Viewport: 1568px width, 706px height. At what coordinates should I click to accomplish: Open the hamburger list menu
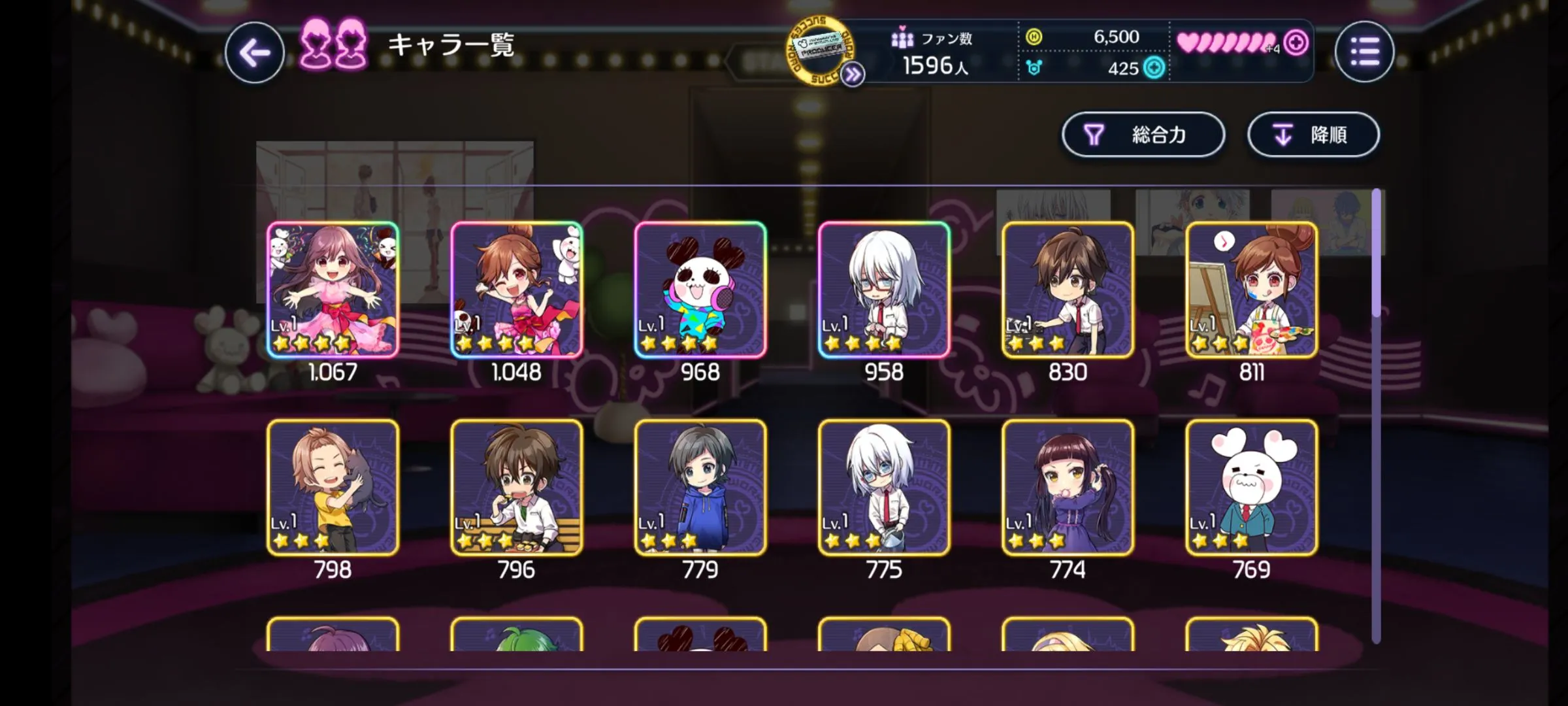(x=1364, y=52)
